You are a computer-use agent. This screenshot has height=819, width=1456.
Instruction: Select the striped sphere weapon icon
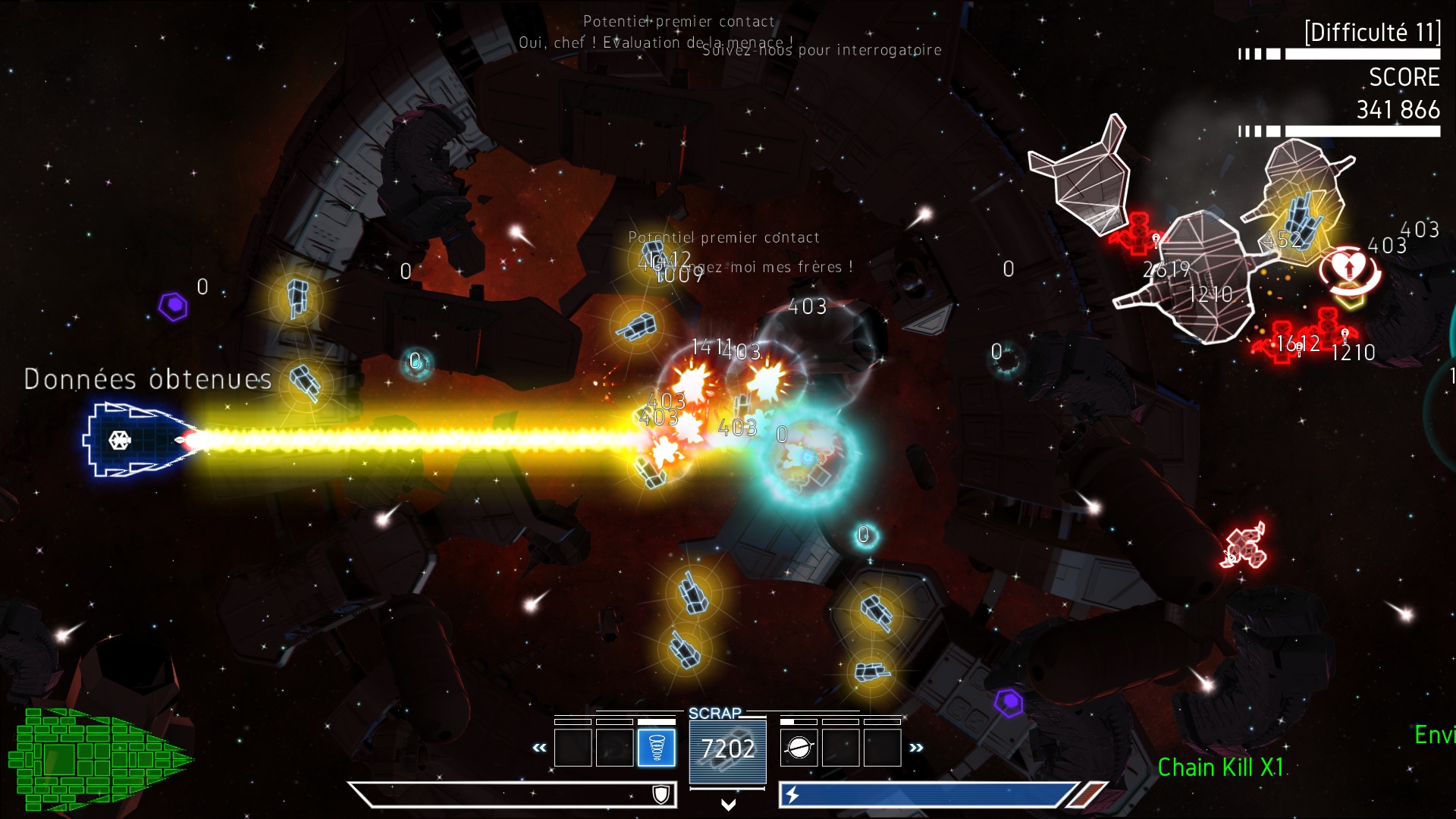click(799, 748)
